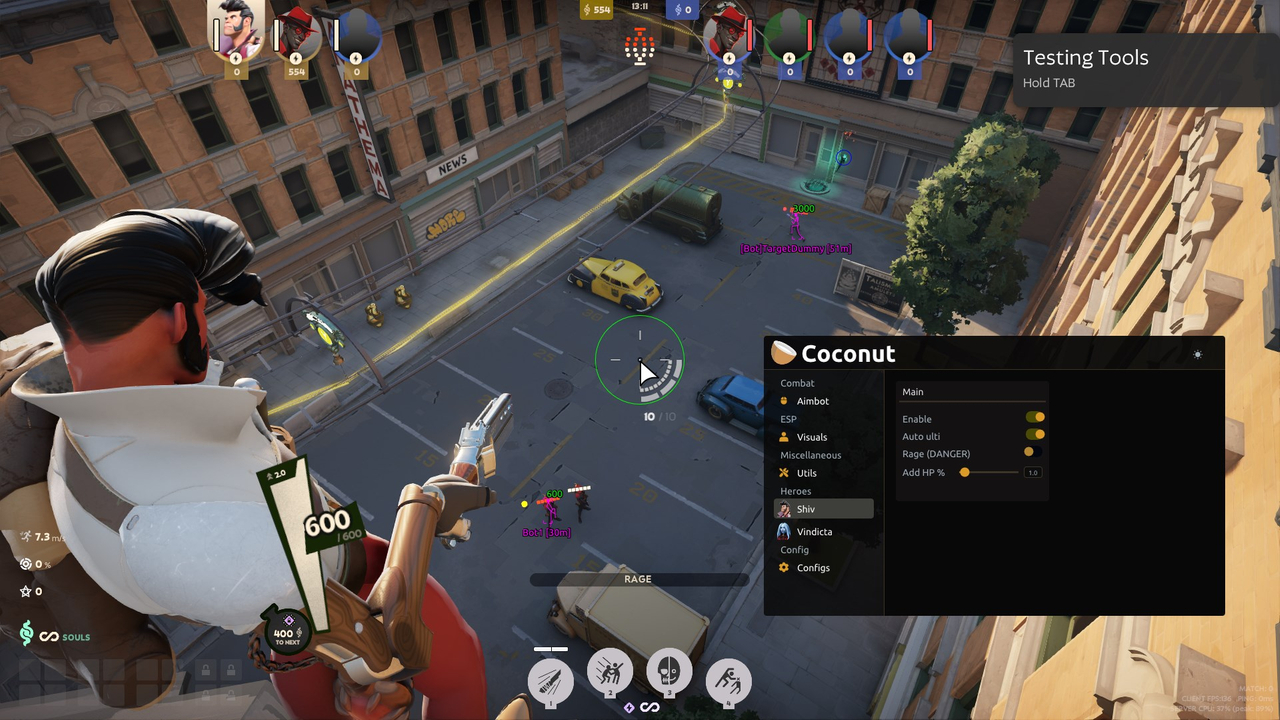Click the knife-throw ability icon numbered 1
1280x720 pixels.
click(549, 681)
